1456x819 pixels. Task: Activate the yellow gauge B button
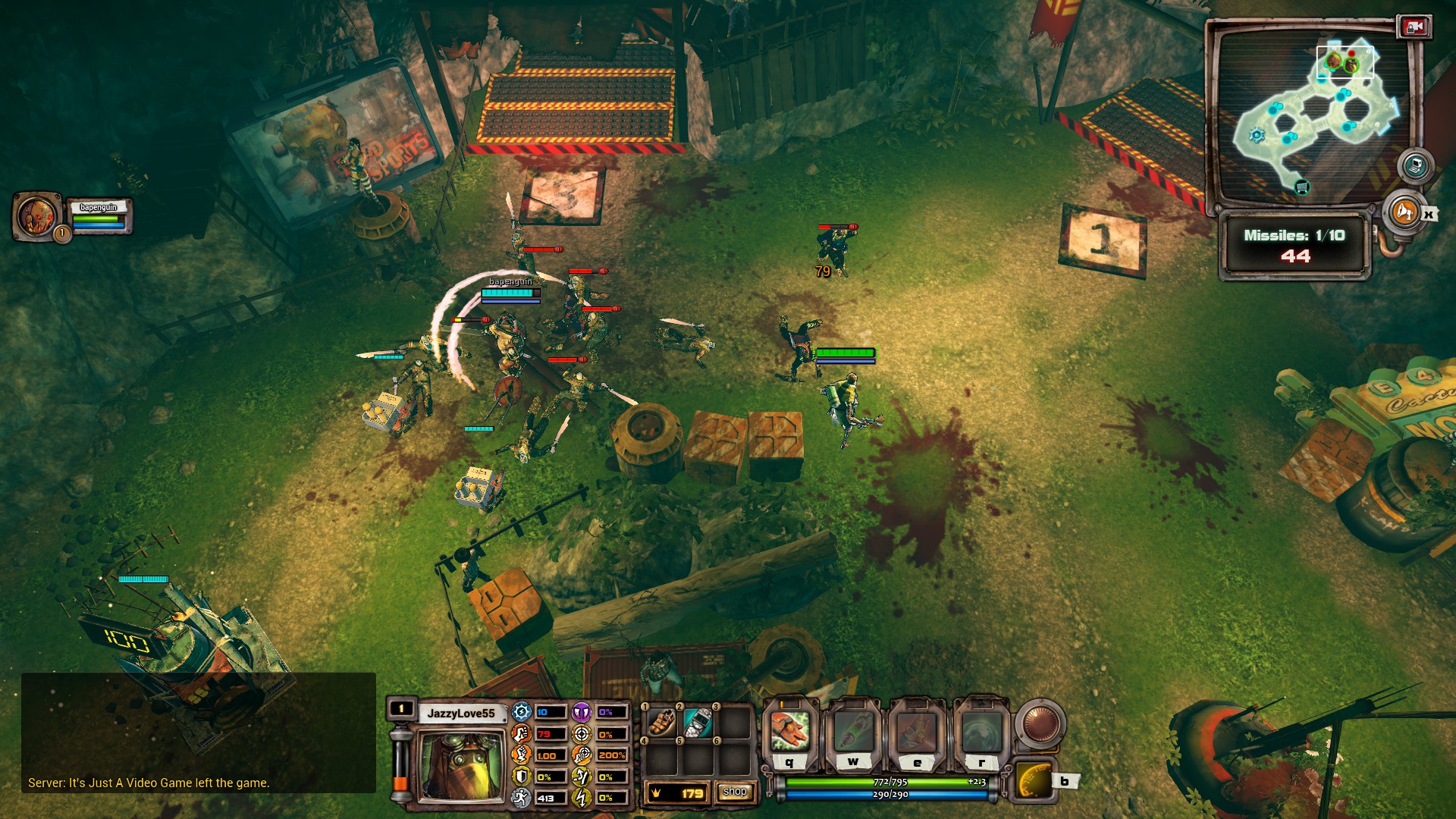[1034, 781]
